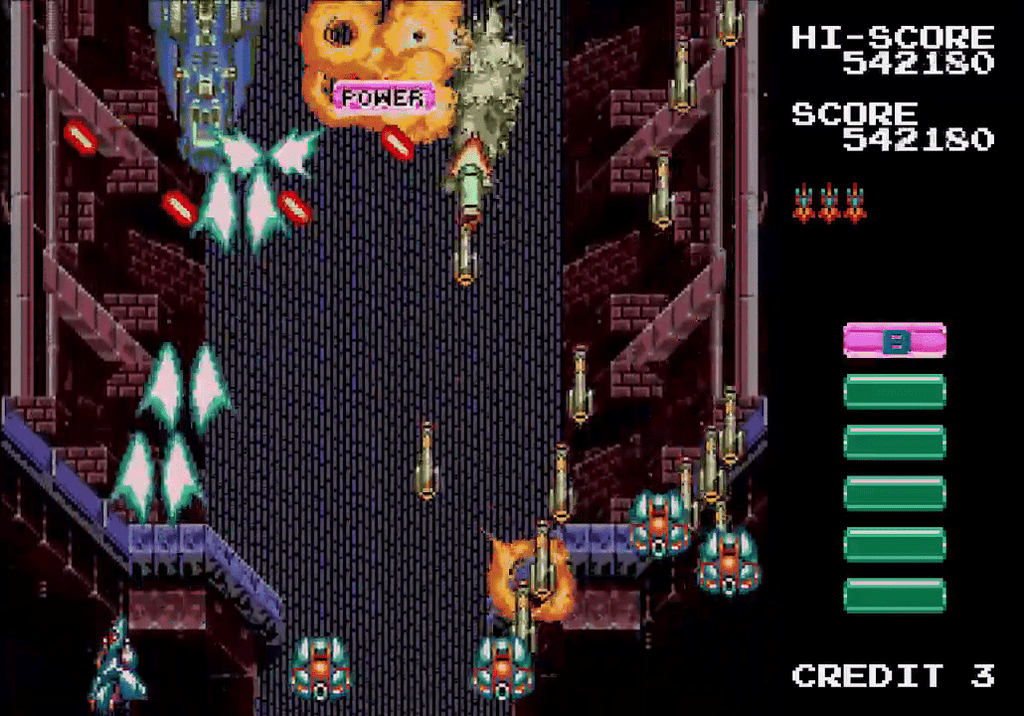Select the pink B bomb slot
The width and height of the screenshot is (1024, 716).
point(894,341)
